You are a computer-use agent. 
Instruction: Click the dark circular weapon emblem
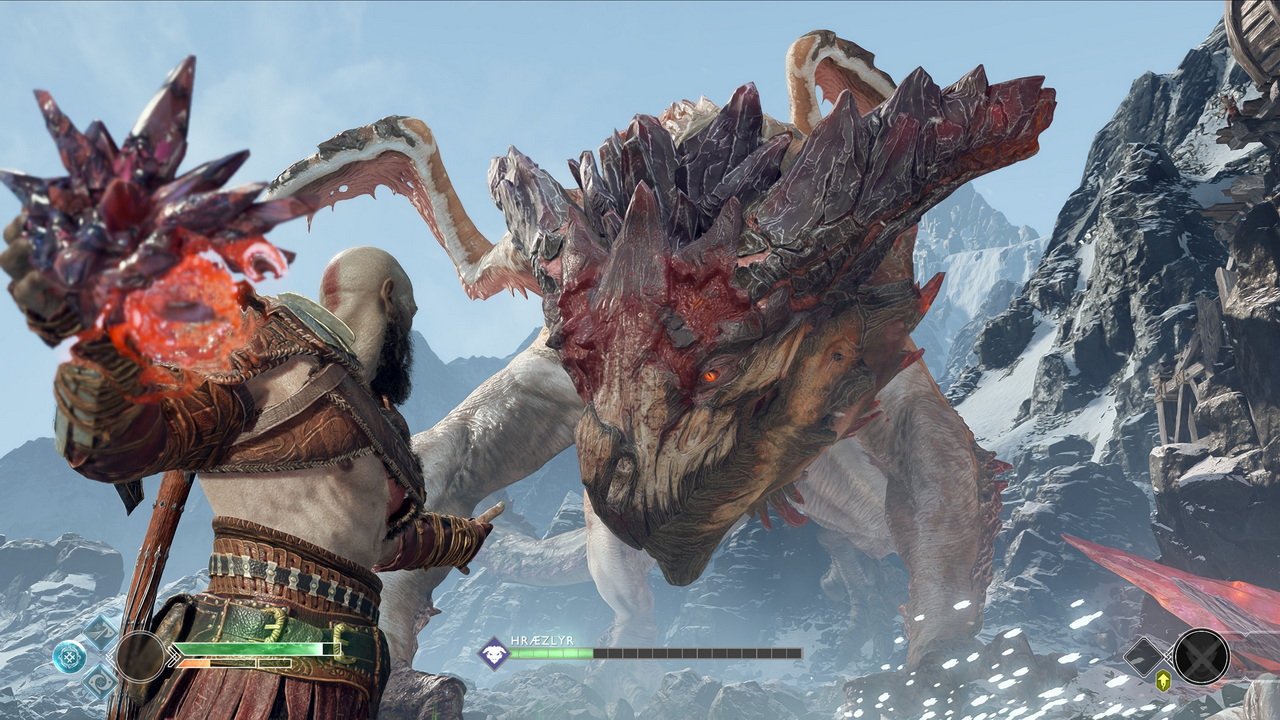140,656
